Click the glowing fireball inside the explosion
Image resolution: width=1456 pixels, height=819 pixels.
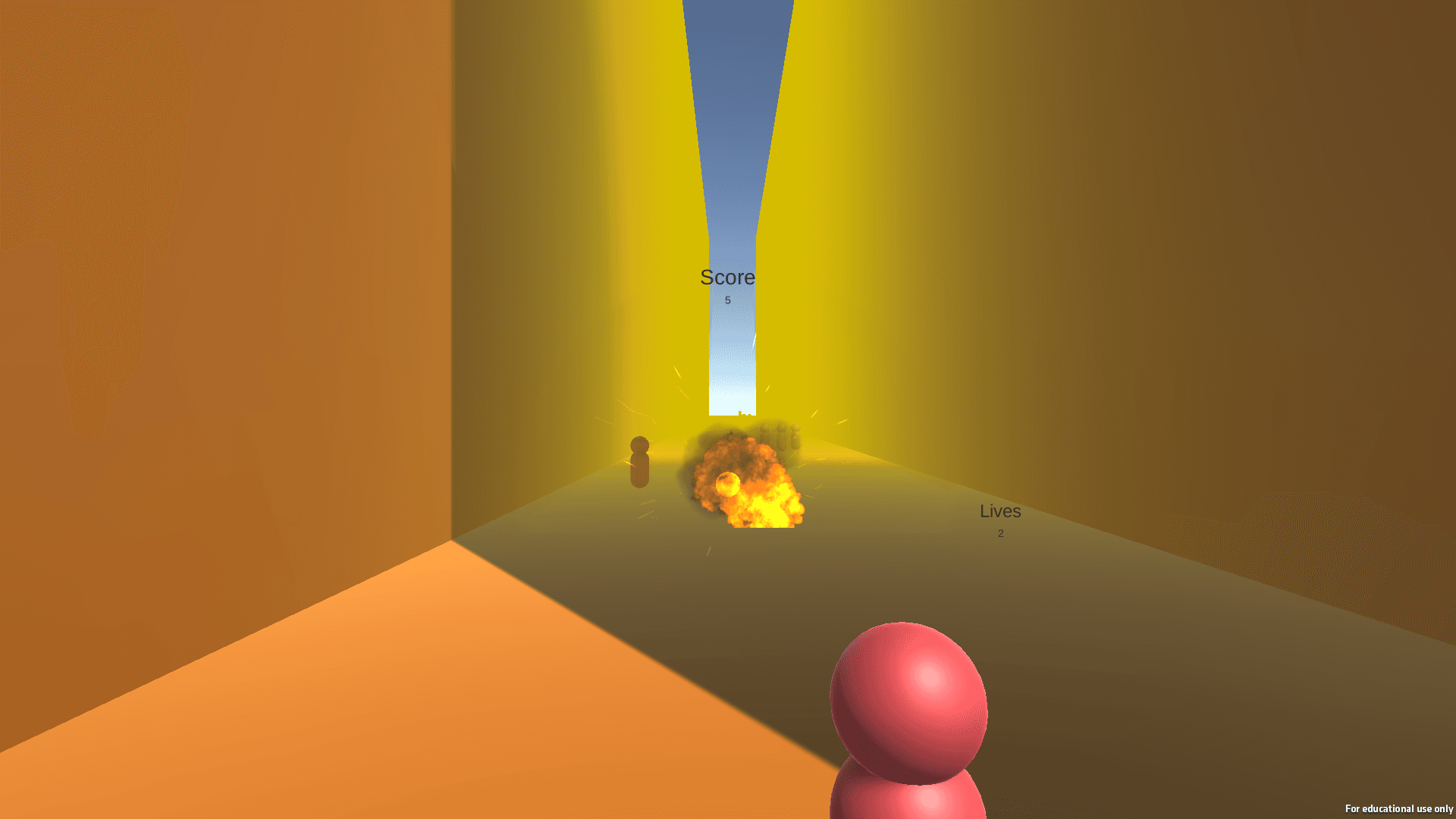point(728,484)
